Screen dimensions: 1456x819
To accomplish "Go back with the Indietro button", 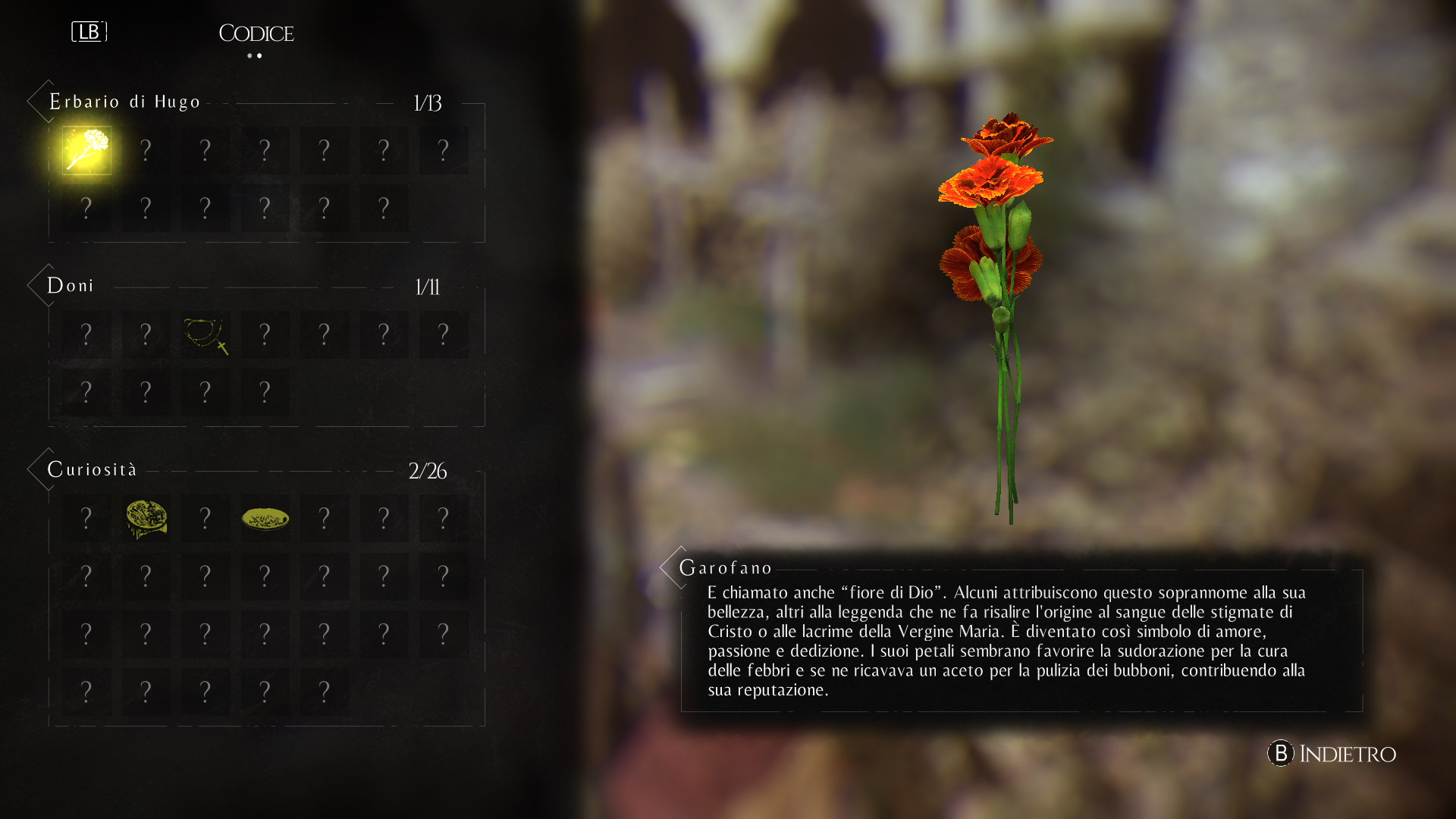I will [1332, 753].
